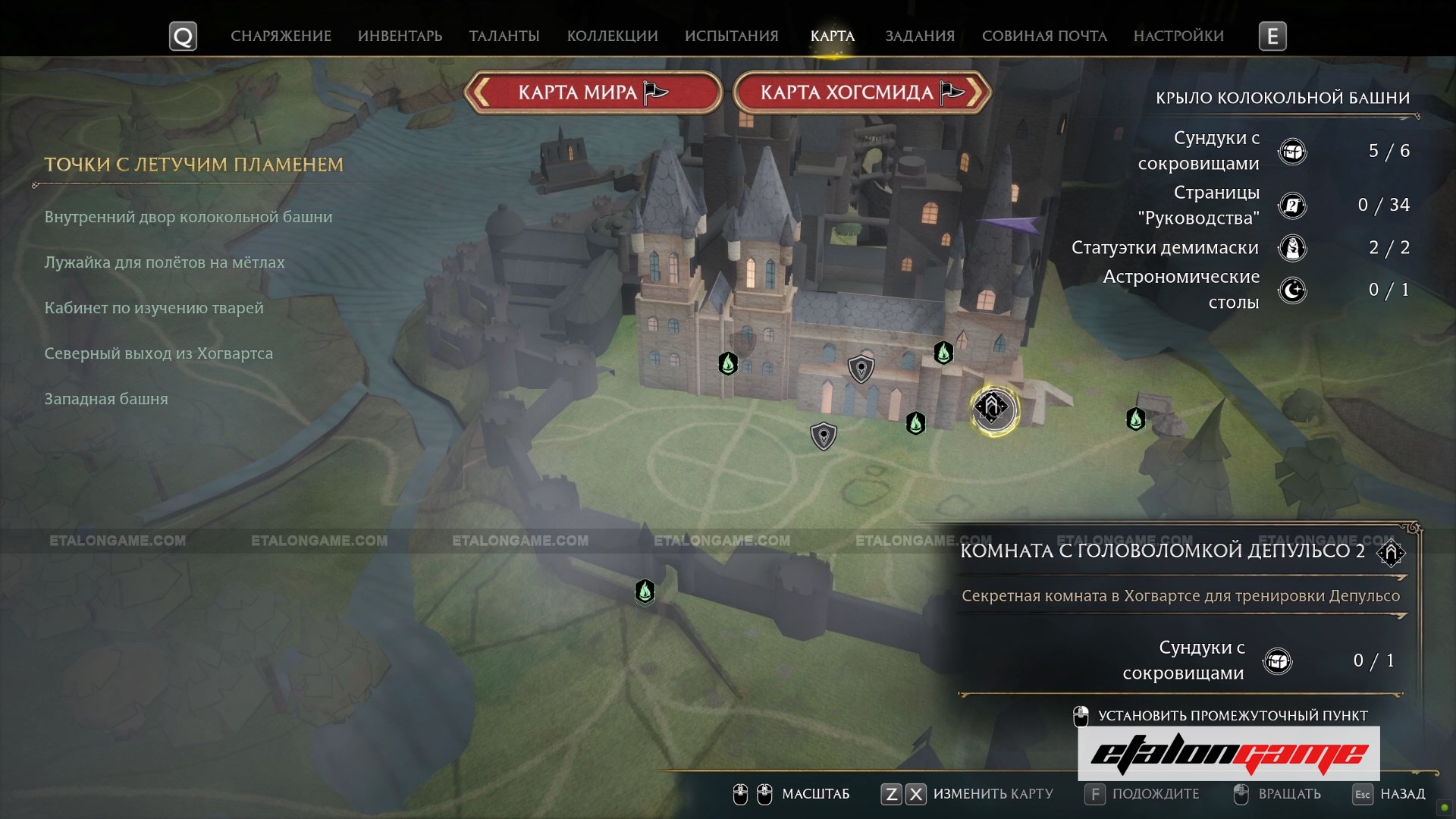
Task: Choose Лужайка для полётов на мётлах
Action: coord(165,262)
